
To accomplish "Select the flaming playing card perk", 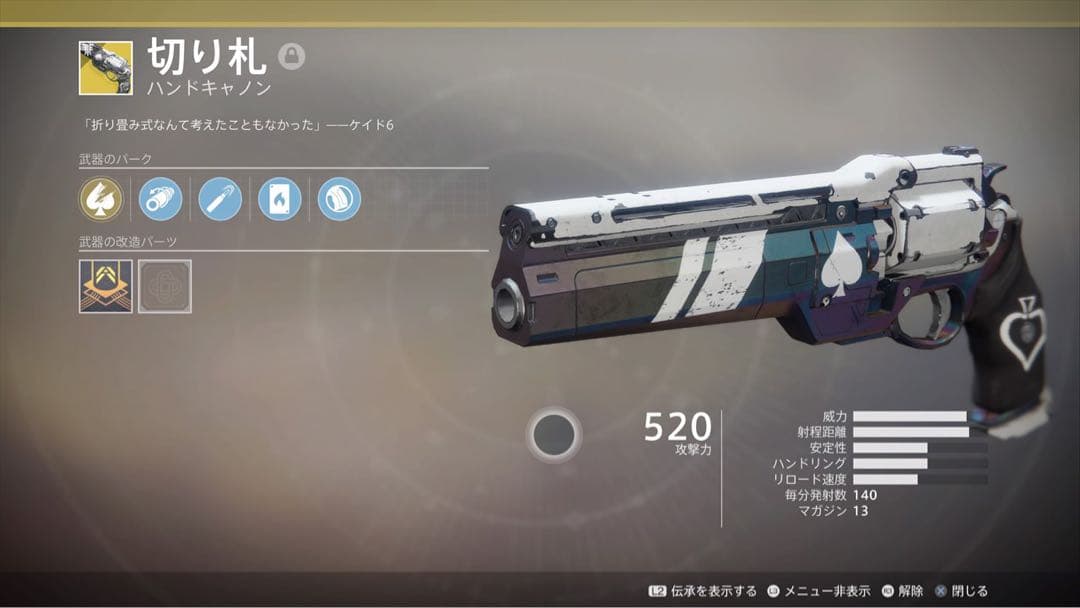I will [279, 199].
